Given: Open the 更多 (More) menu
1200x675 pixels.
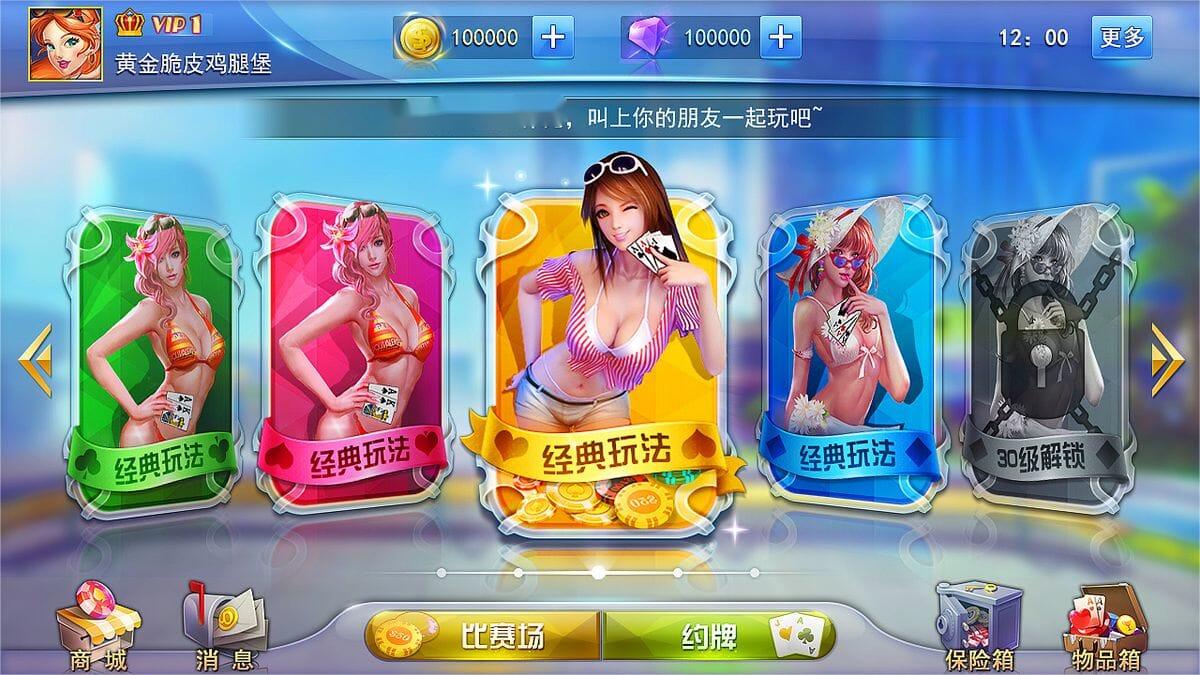Looking at the screenshot, I should pos(1121,38).
